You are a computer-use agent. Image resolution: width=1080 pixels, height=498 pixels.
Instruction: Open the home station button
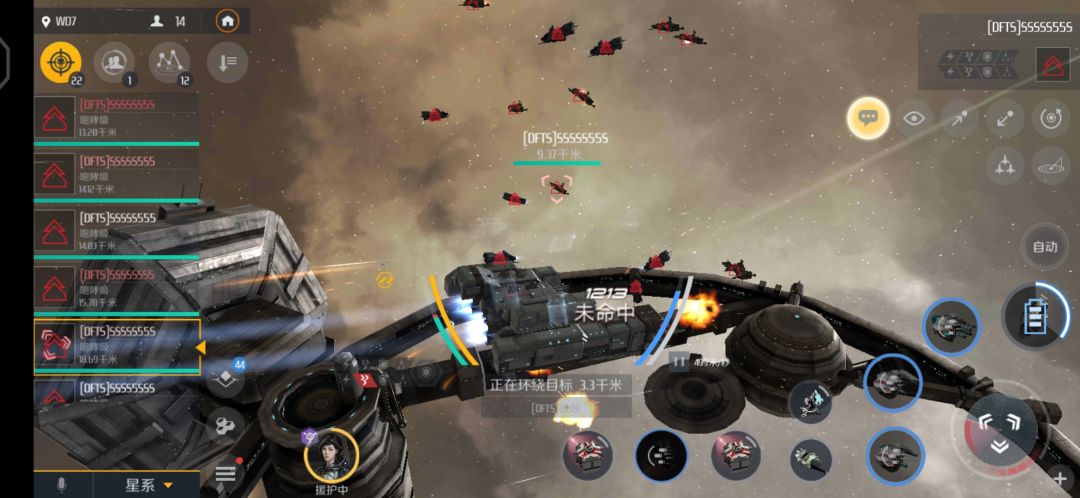click(228, 21)
